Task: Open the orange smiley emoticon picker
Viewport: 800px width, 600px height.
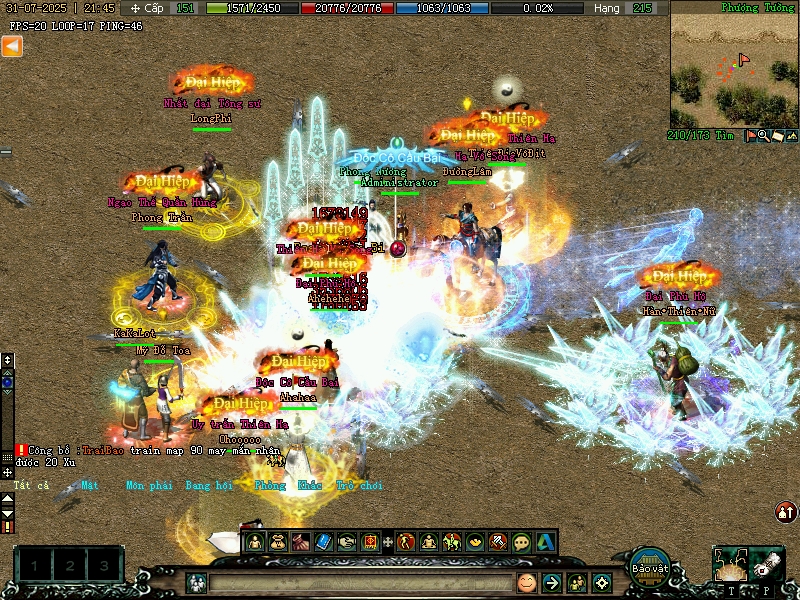Action: [x=526, y=582]
